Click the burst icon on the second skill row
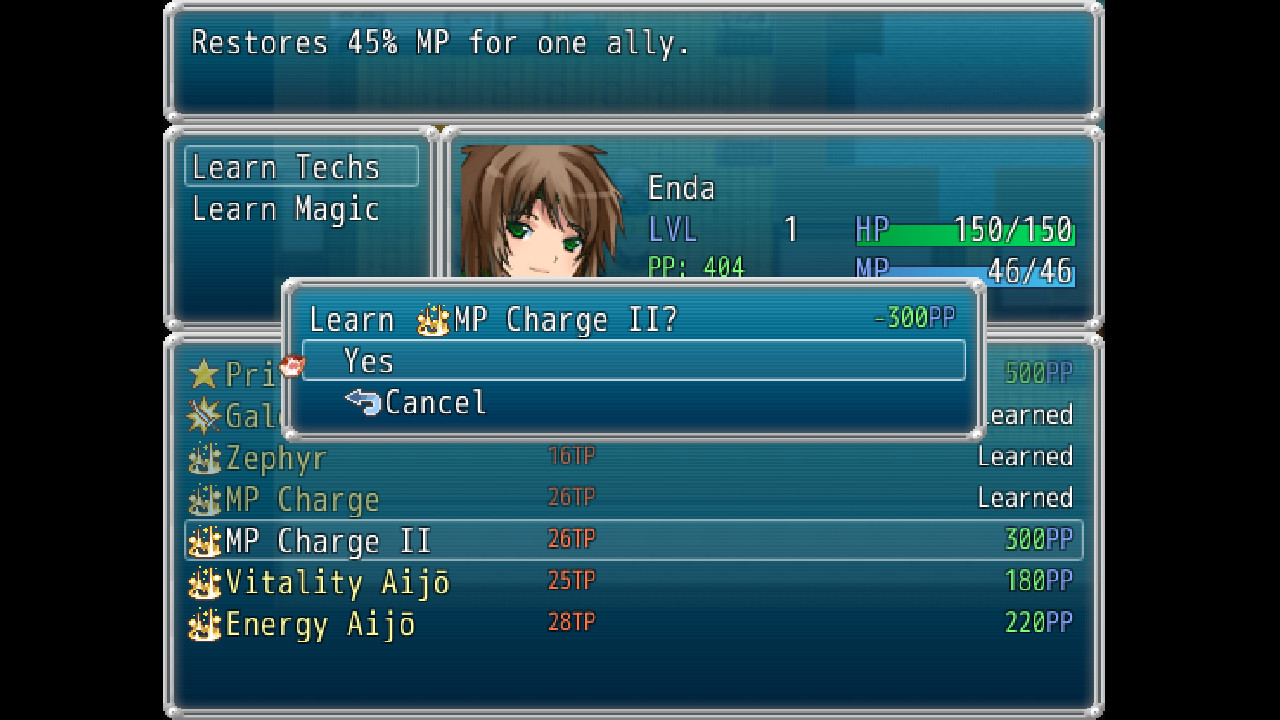Viewport: 1280px width, 720px height. pos(204,416)
